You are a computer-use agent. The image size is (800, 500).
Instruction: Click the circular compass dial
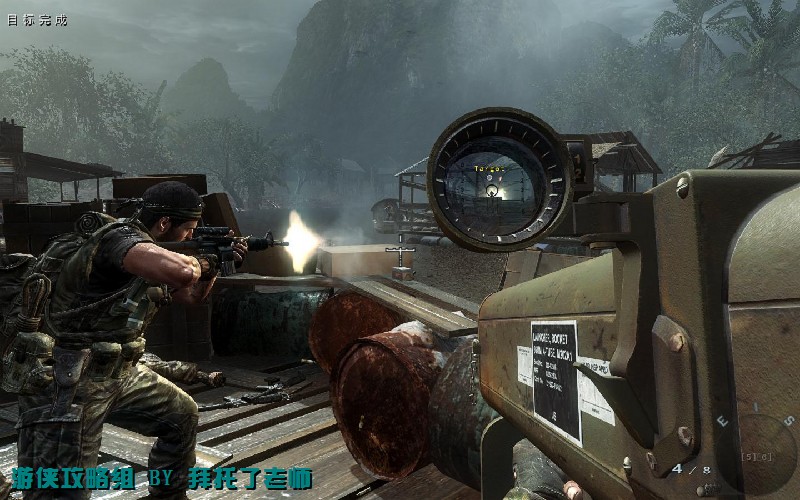click(x=767, y=456)
